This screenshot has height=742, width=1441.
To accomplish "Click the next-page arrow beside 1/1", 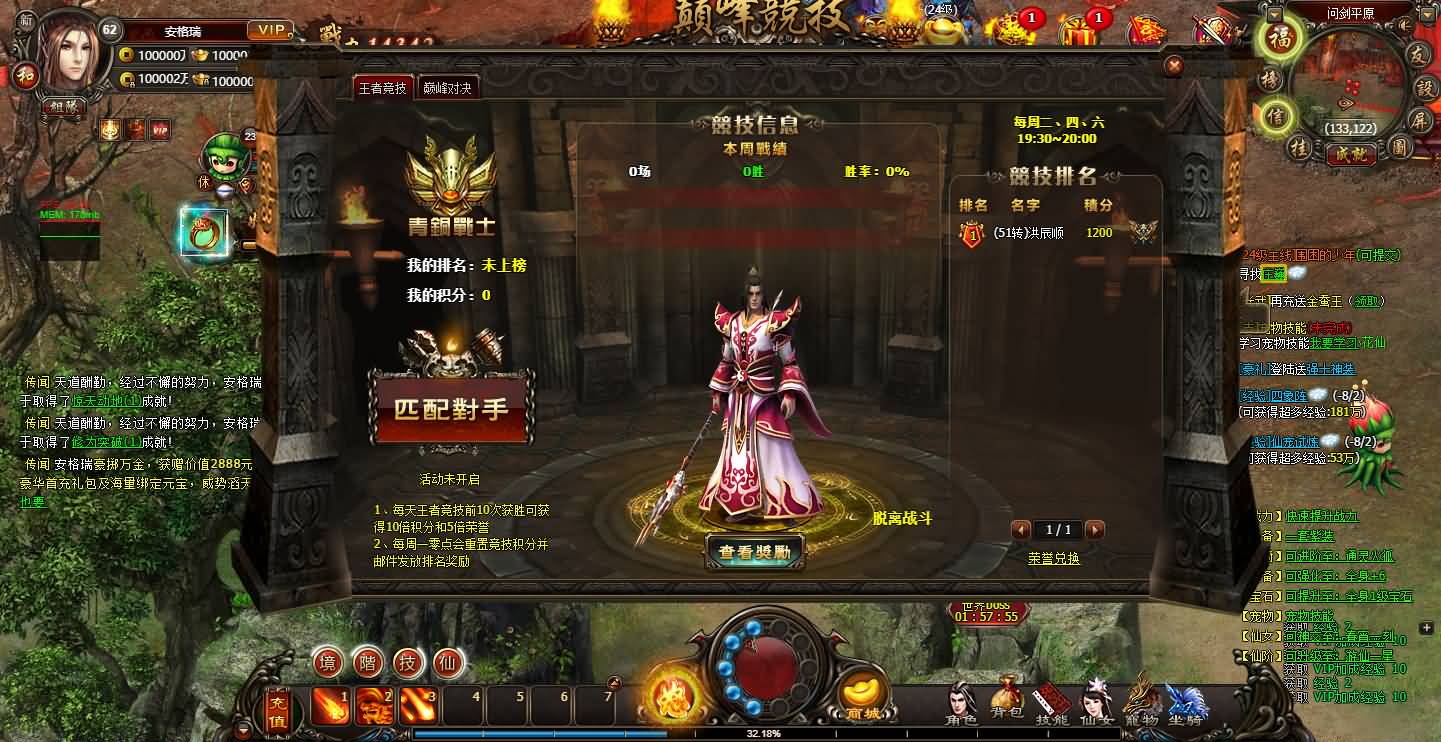I will 1095,531.
